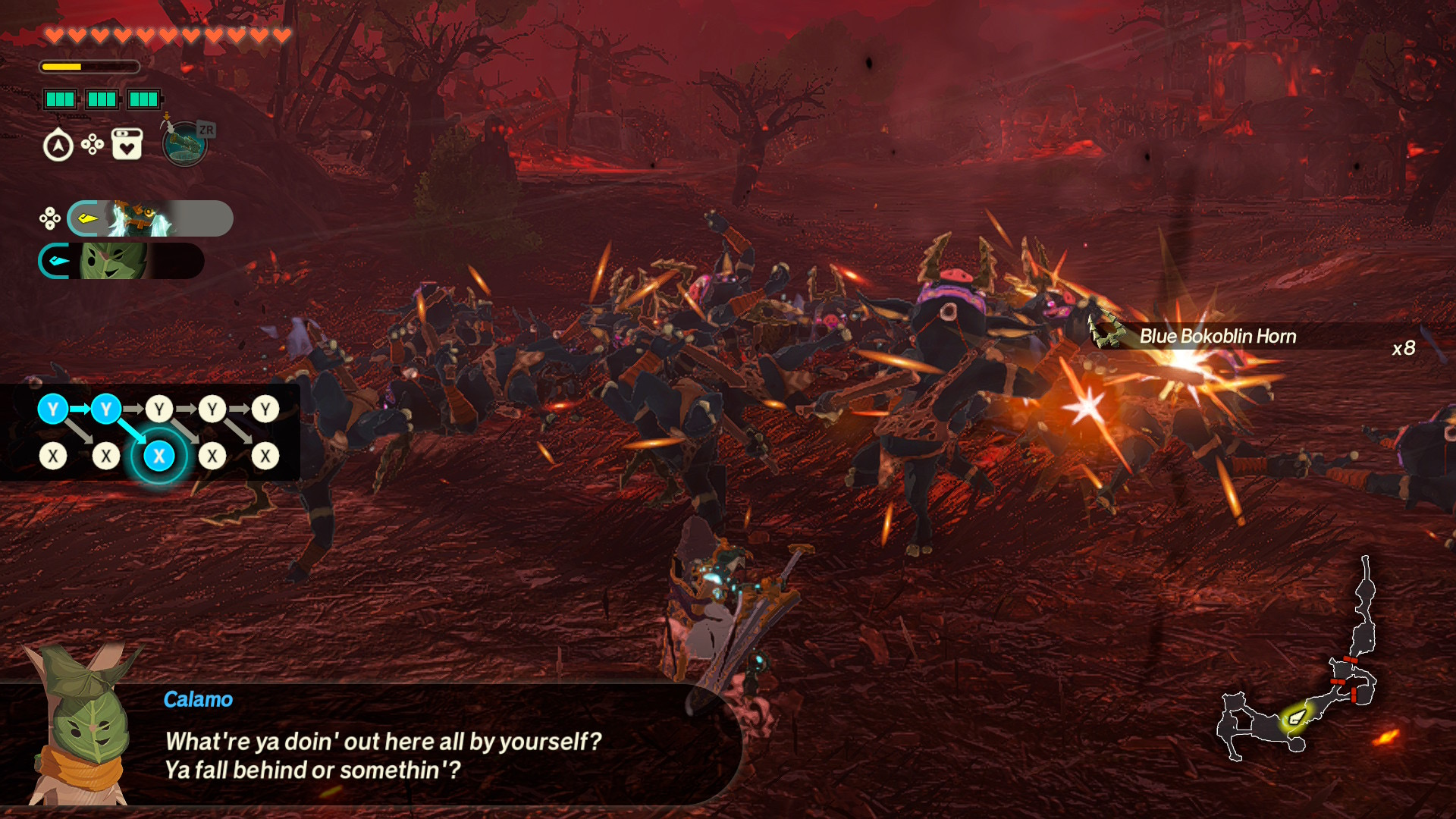1456x819 pixels.
Task: Open the battlefield minimap
Action: pyautogui.click(x=1298, y=682)
